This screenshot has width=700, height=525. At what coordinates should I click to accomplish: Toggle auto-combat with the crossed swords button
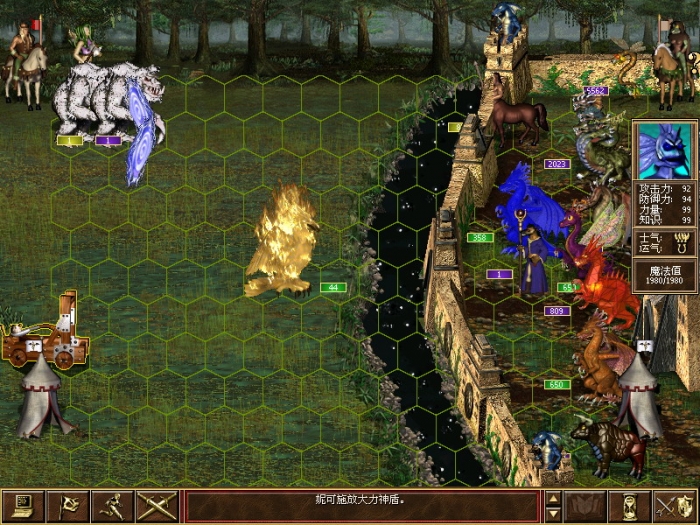point(157,506)
